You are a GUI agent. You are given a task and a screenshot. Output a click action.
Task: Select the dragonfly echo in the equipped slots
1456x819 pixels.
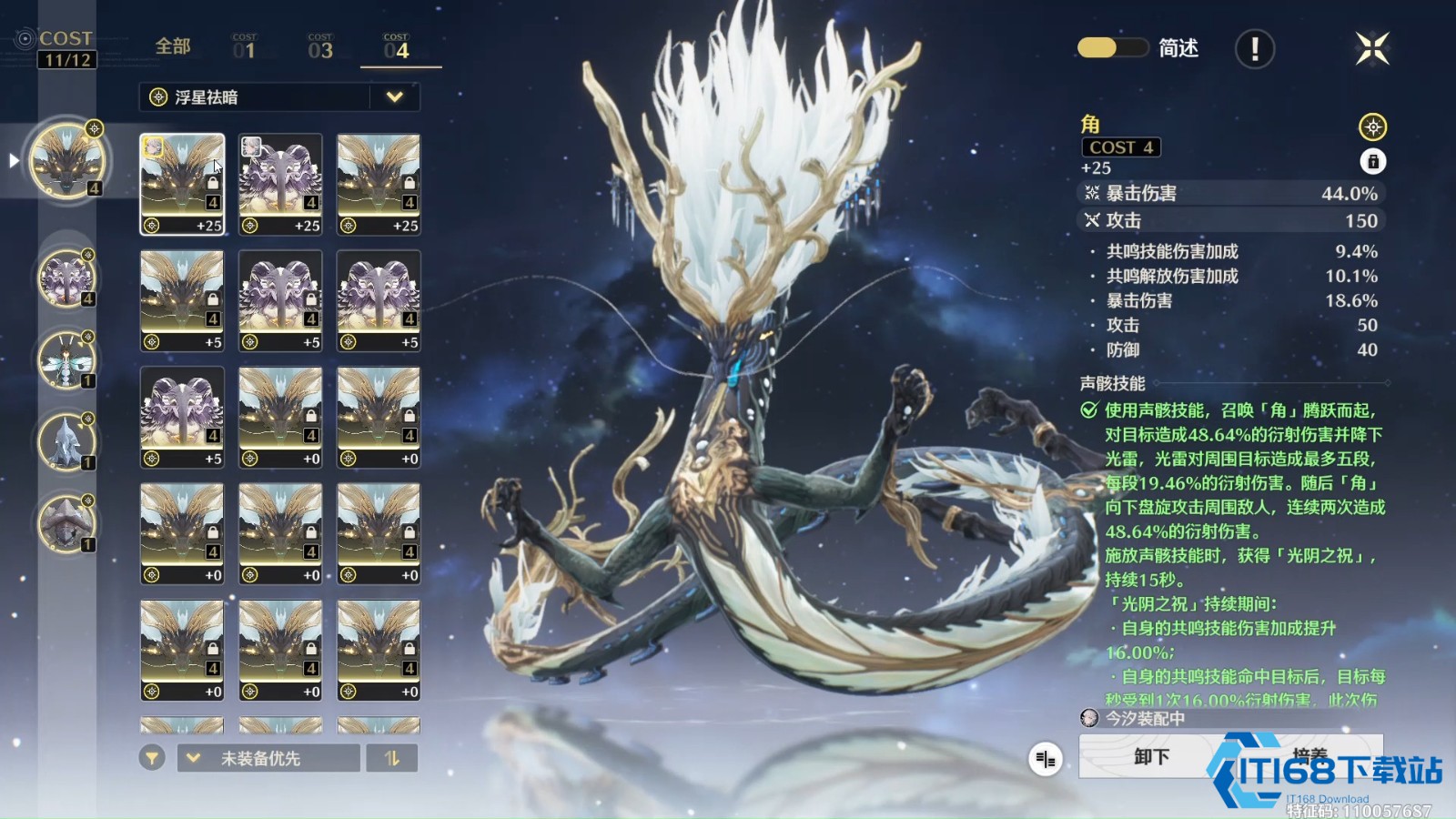pyautogui.click(x=66, y=359)
